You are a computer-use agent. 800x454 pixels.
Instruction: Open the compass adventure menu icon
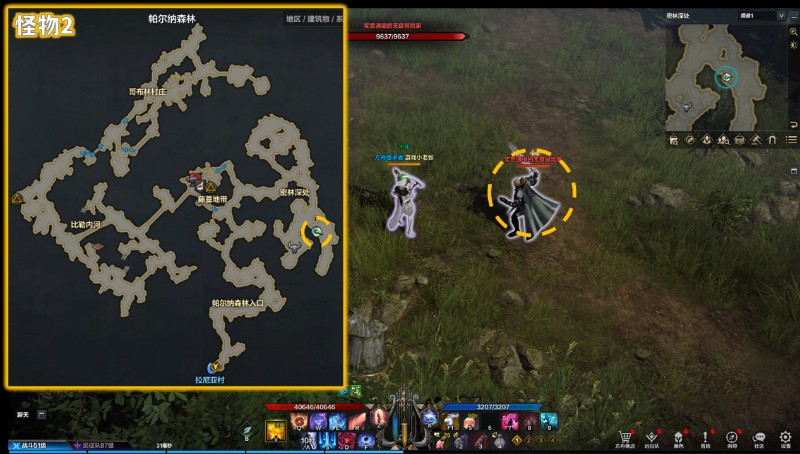coord(732,438)
